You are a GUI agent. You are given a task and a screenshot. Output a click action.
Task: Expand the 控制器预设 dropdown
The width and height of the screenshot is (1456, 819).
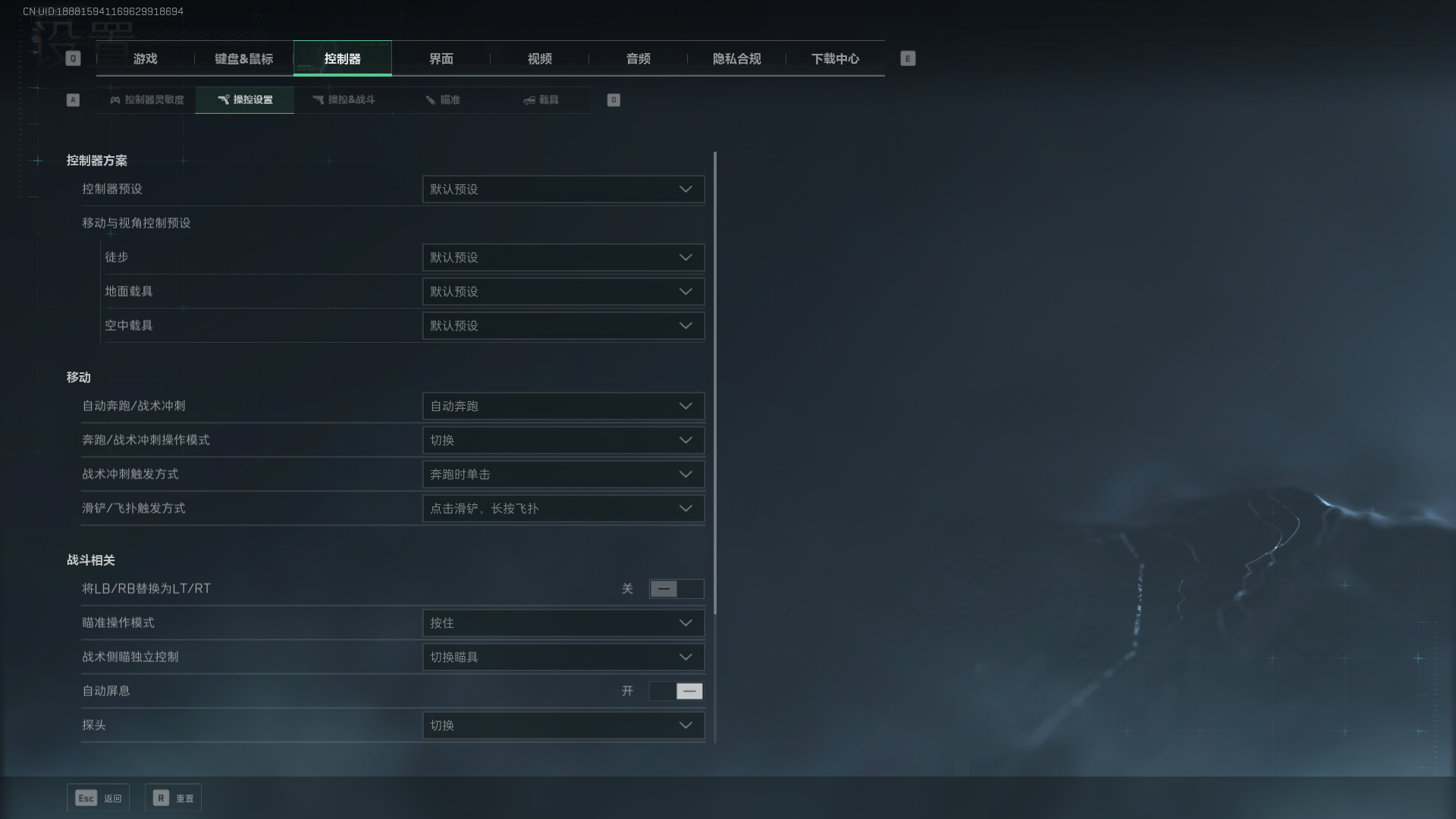(x=563, y=190)
